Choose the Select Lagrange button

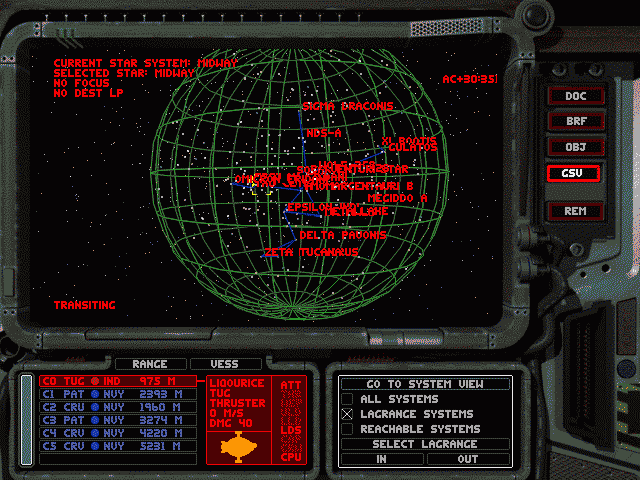pos(425,444)
